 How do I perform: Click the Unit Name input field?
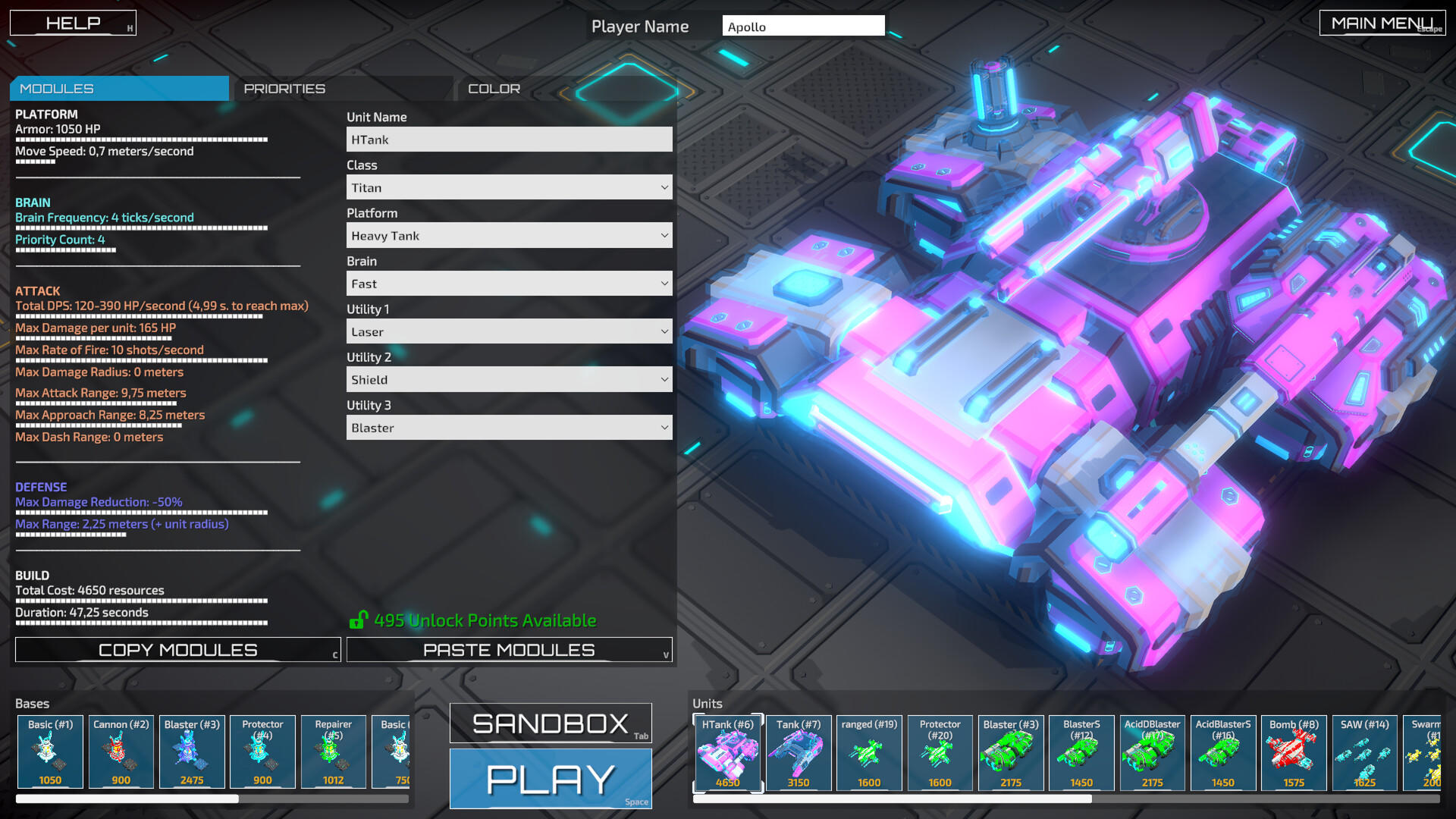509,139
